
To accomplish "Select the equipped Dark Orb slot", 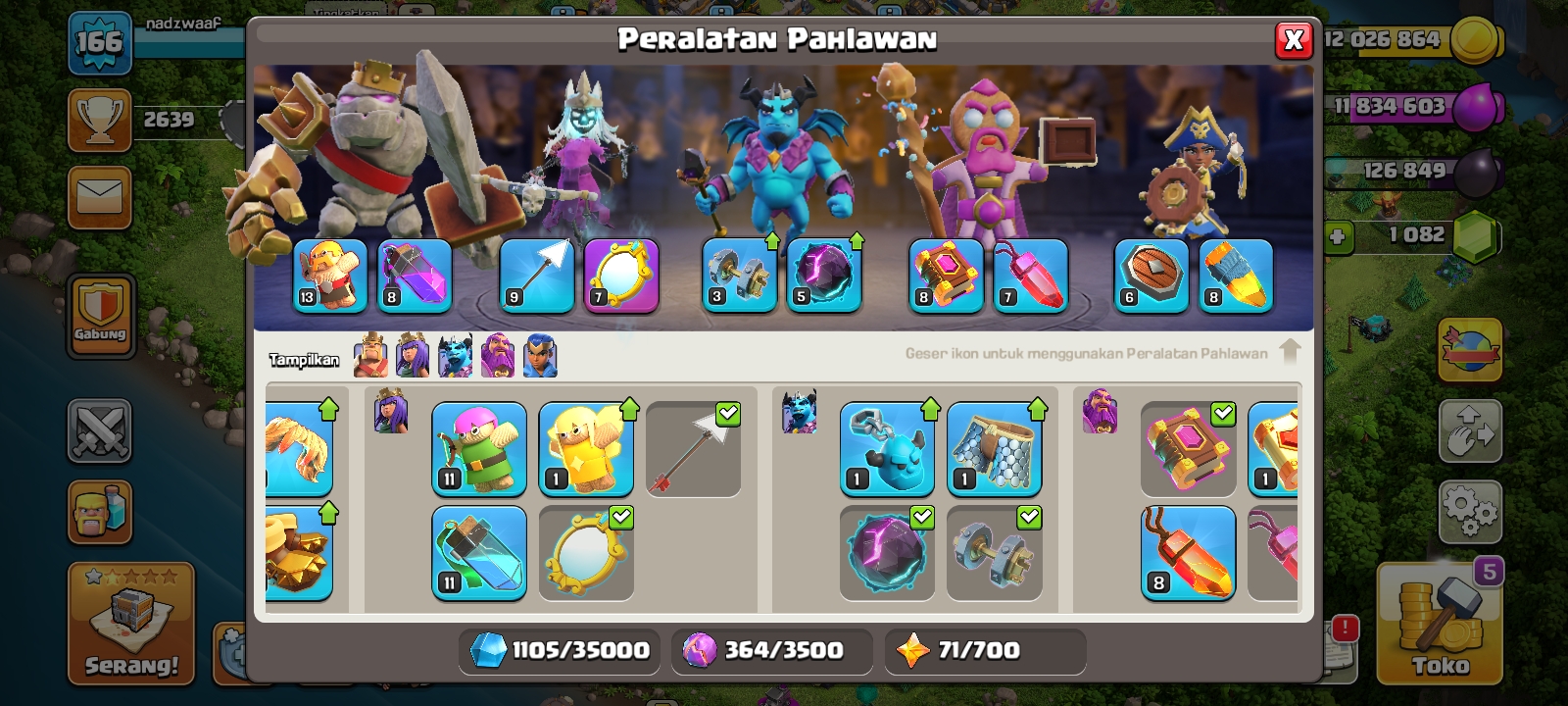I will pyautogui.click(x=824, y=276).
